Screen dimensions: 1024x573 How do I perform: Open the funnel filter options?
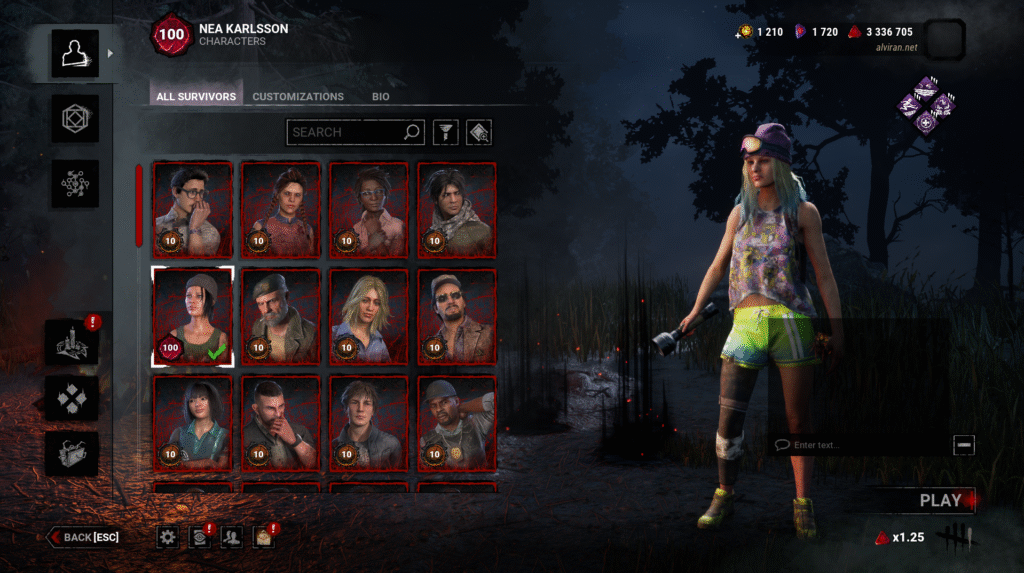[443, 132]
